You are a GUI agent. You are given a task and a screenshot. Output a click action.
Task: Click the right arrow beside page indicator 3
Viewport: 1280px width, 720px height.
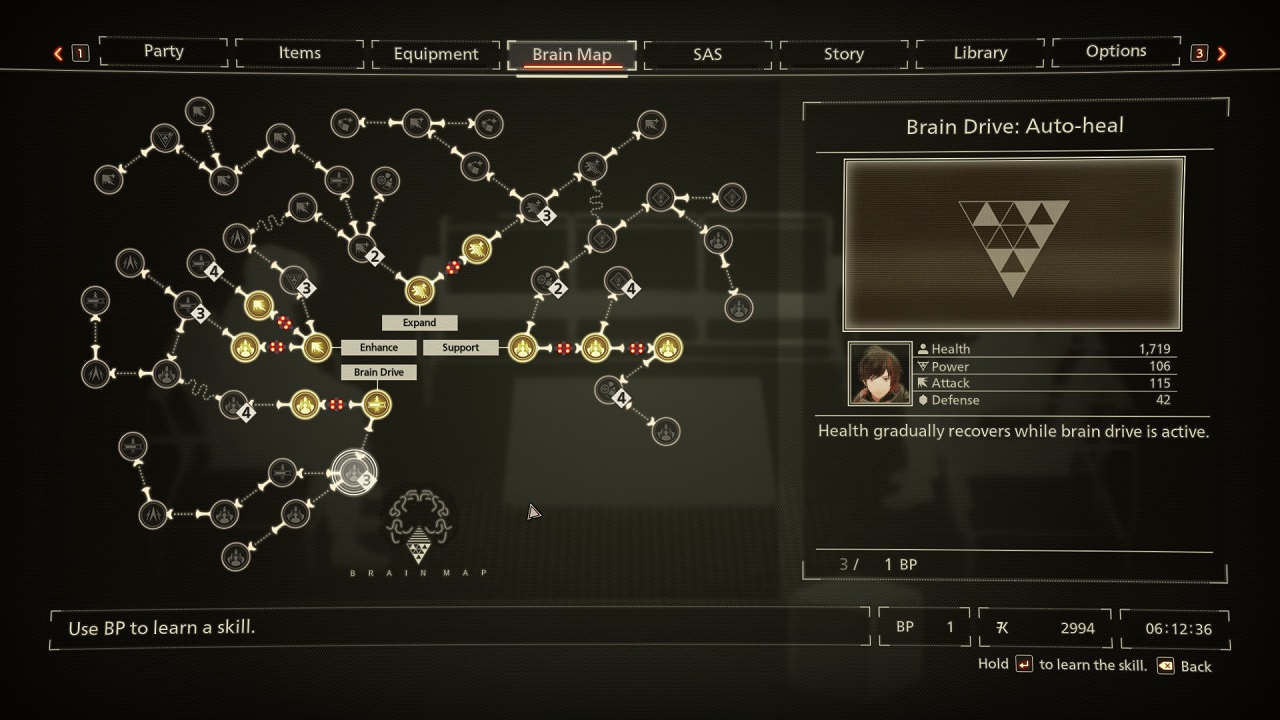click(x=1221, y=53)
